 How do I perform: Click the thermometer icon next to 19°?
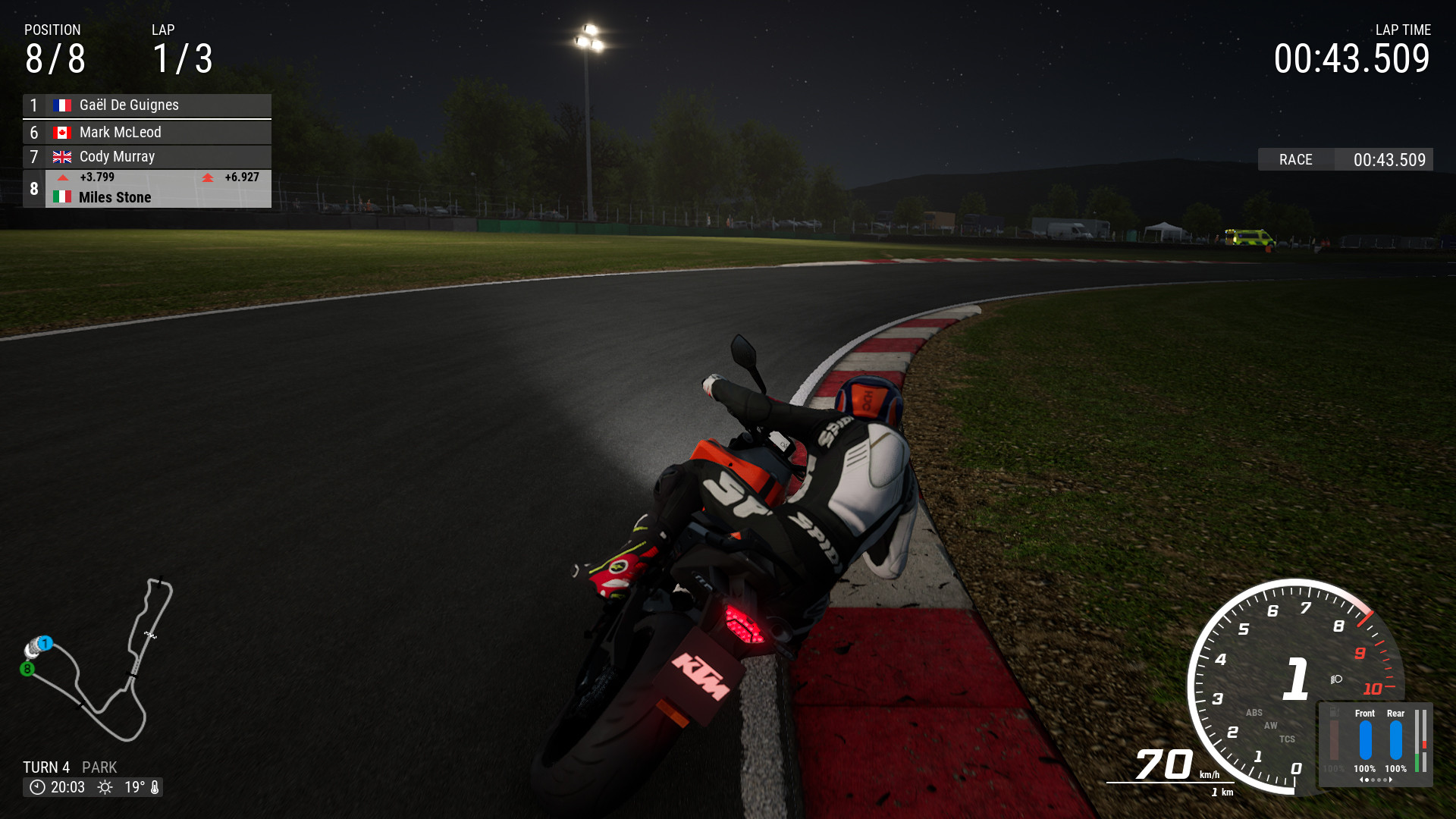155,787
